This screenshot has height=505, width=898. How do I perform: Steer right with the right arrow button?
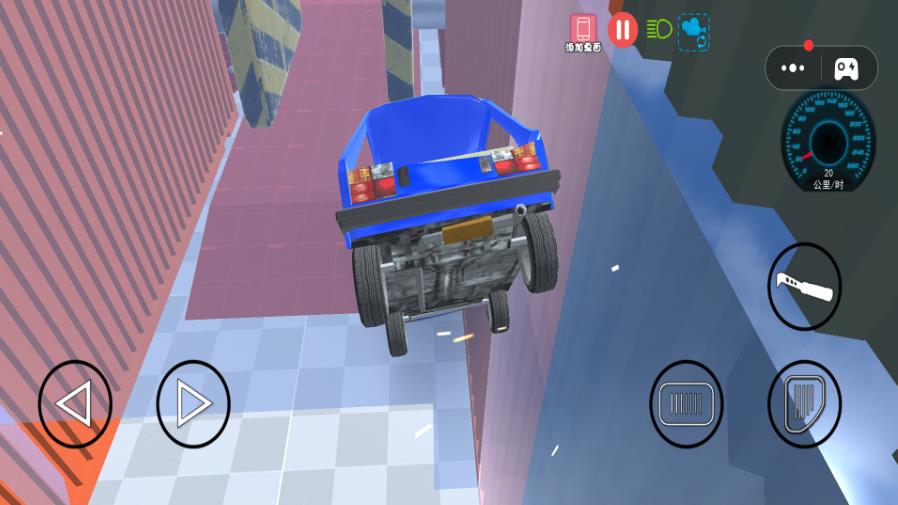[x=193, y=404]
